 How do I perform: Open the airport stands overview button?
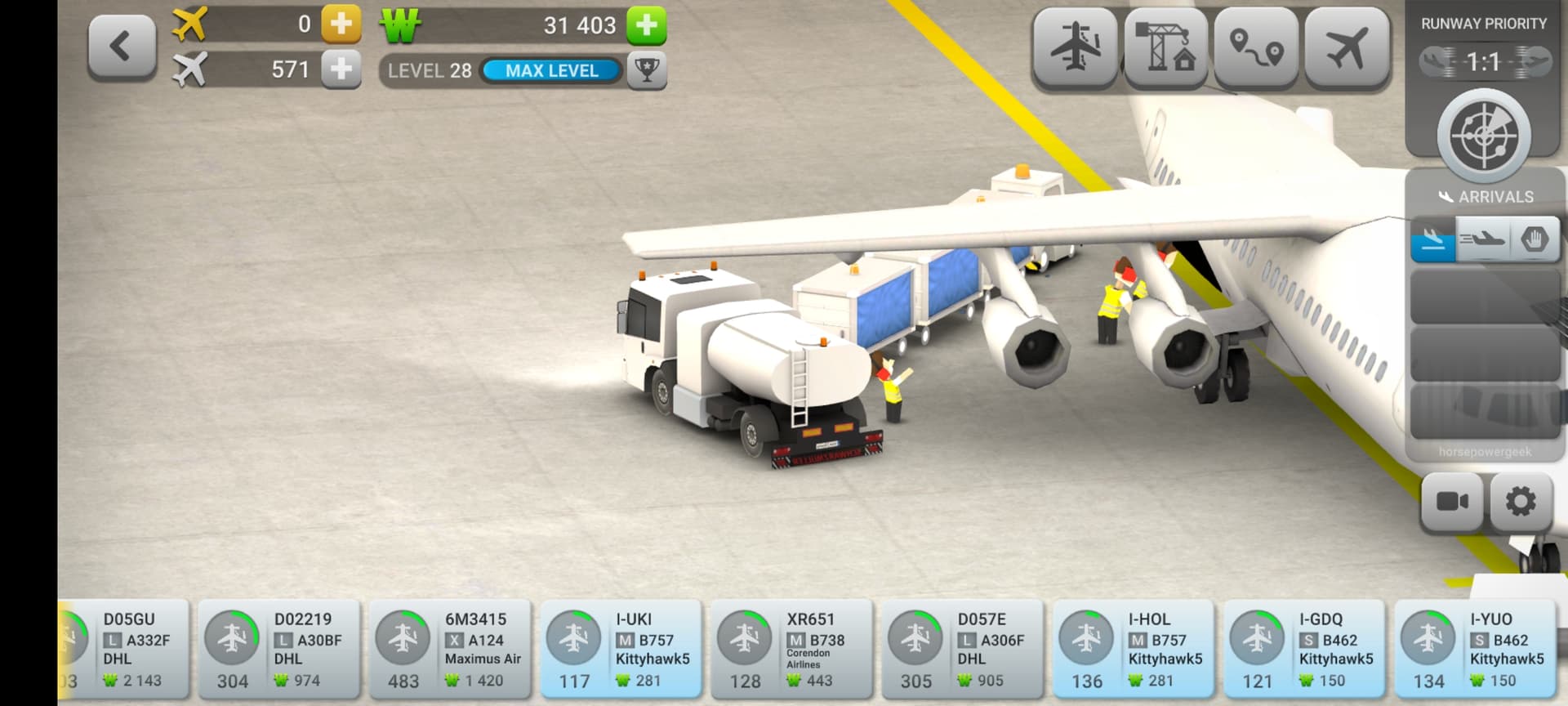pos(1075,47)
